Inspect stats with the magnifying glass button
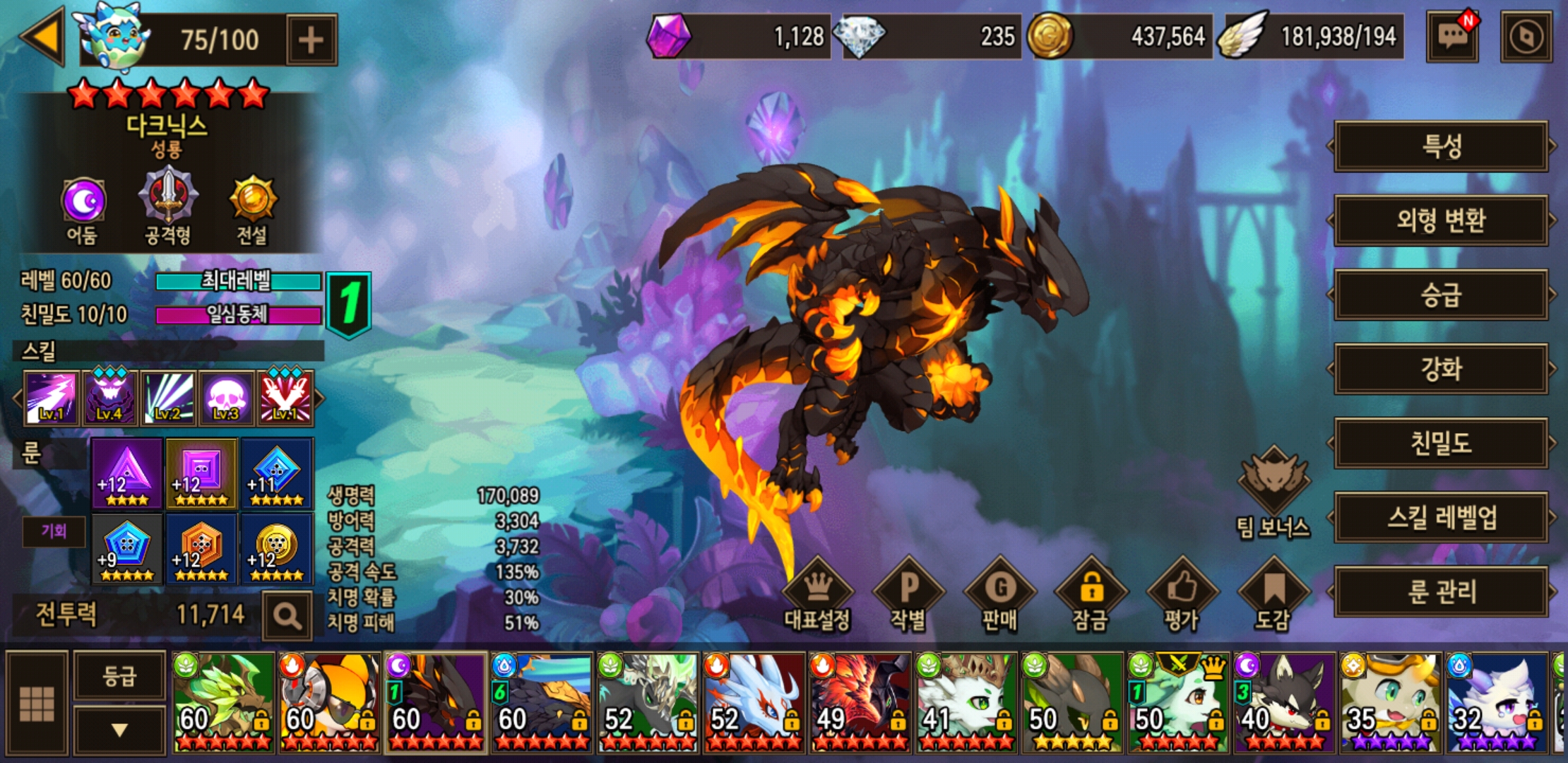The height and width of the screenshot is (763, 1568). click(287, 617)
